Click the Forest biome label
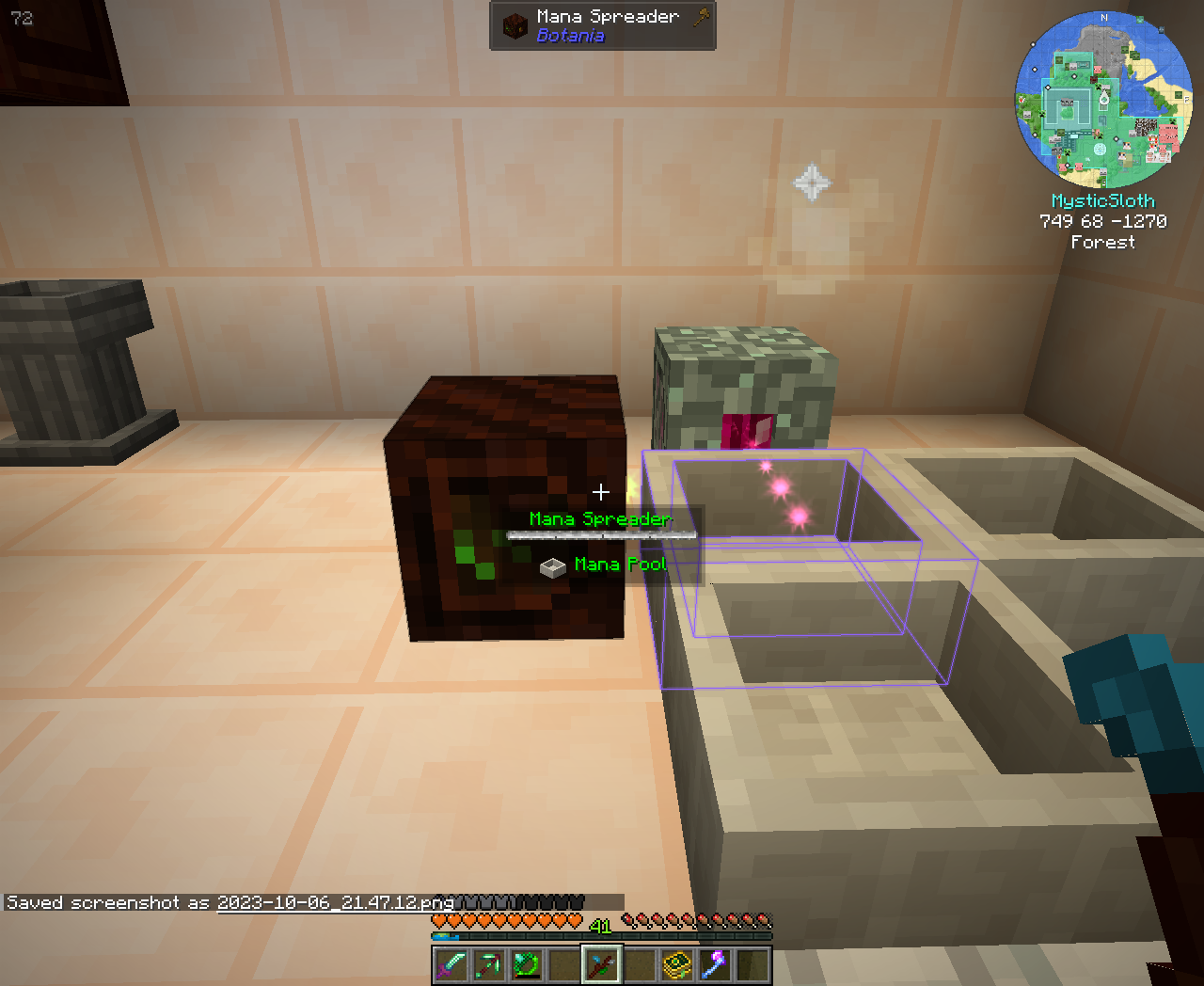1204x986 pixels. coord(1103,242)
